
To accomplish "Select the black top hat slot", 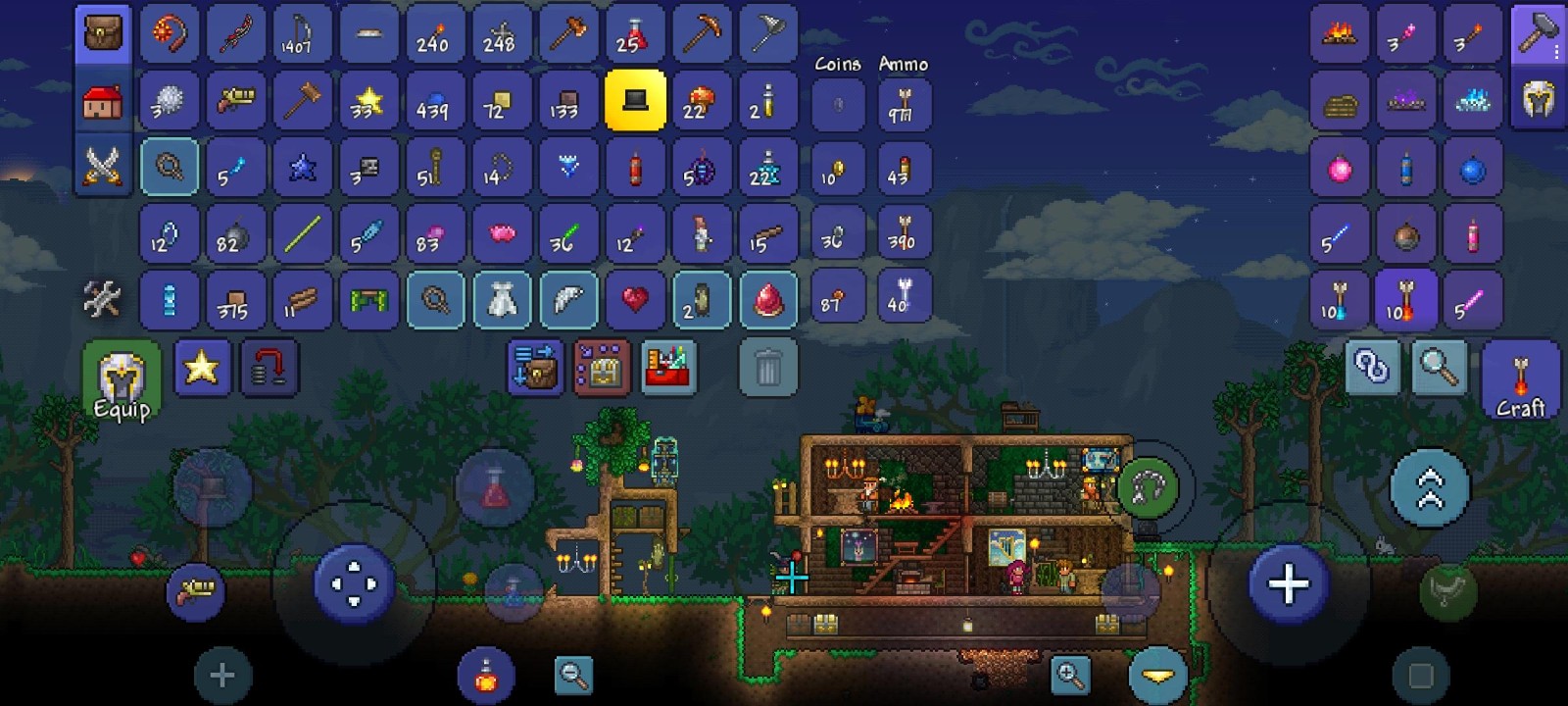I will click(635, 100).
